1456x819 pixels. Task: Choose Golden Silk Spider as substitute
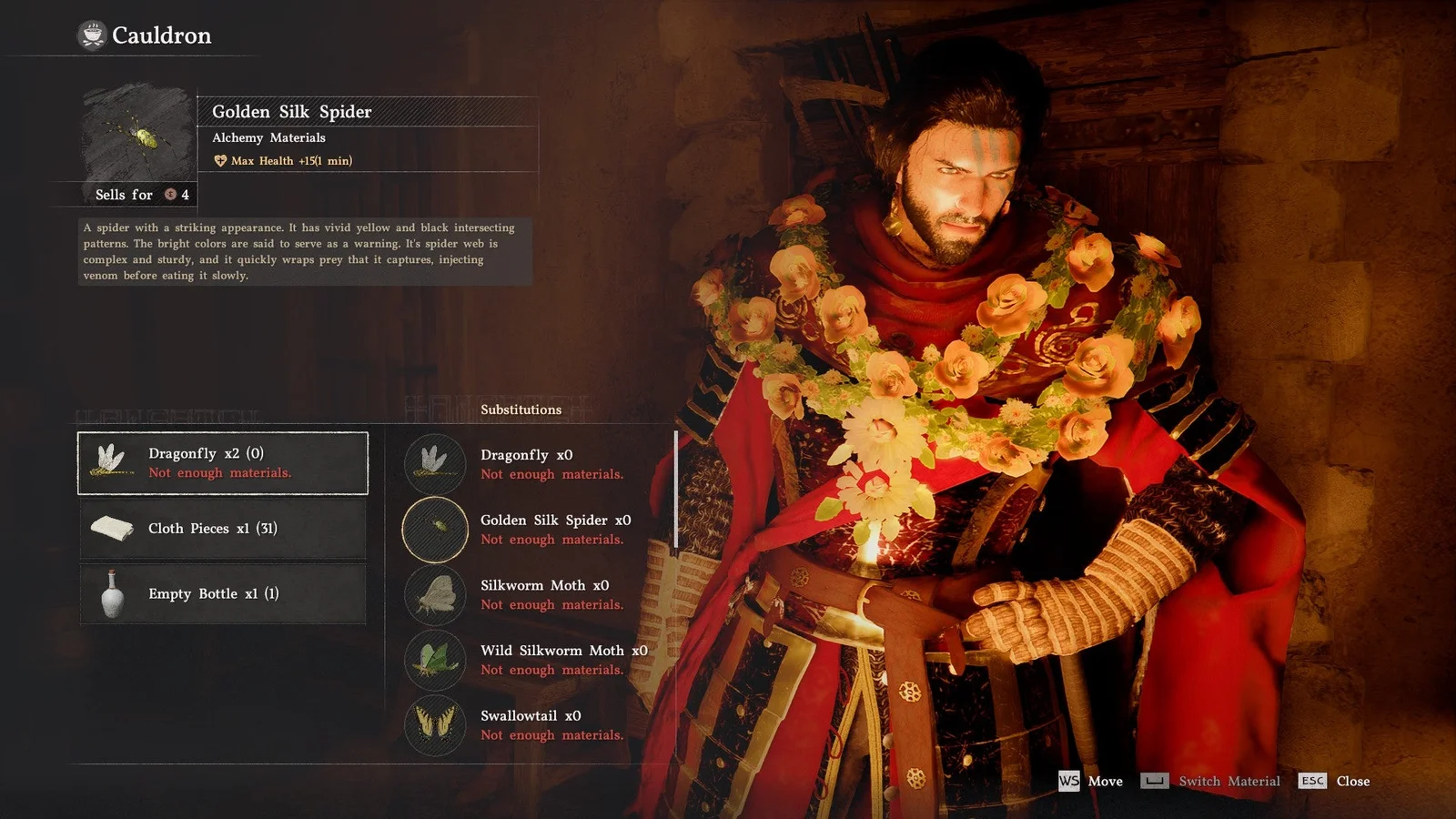(528, 529)
